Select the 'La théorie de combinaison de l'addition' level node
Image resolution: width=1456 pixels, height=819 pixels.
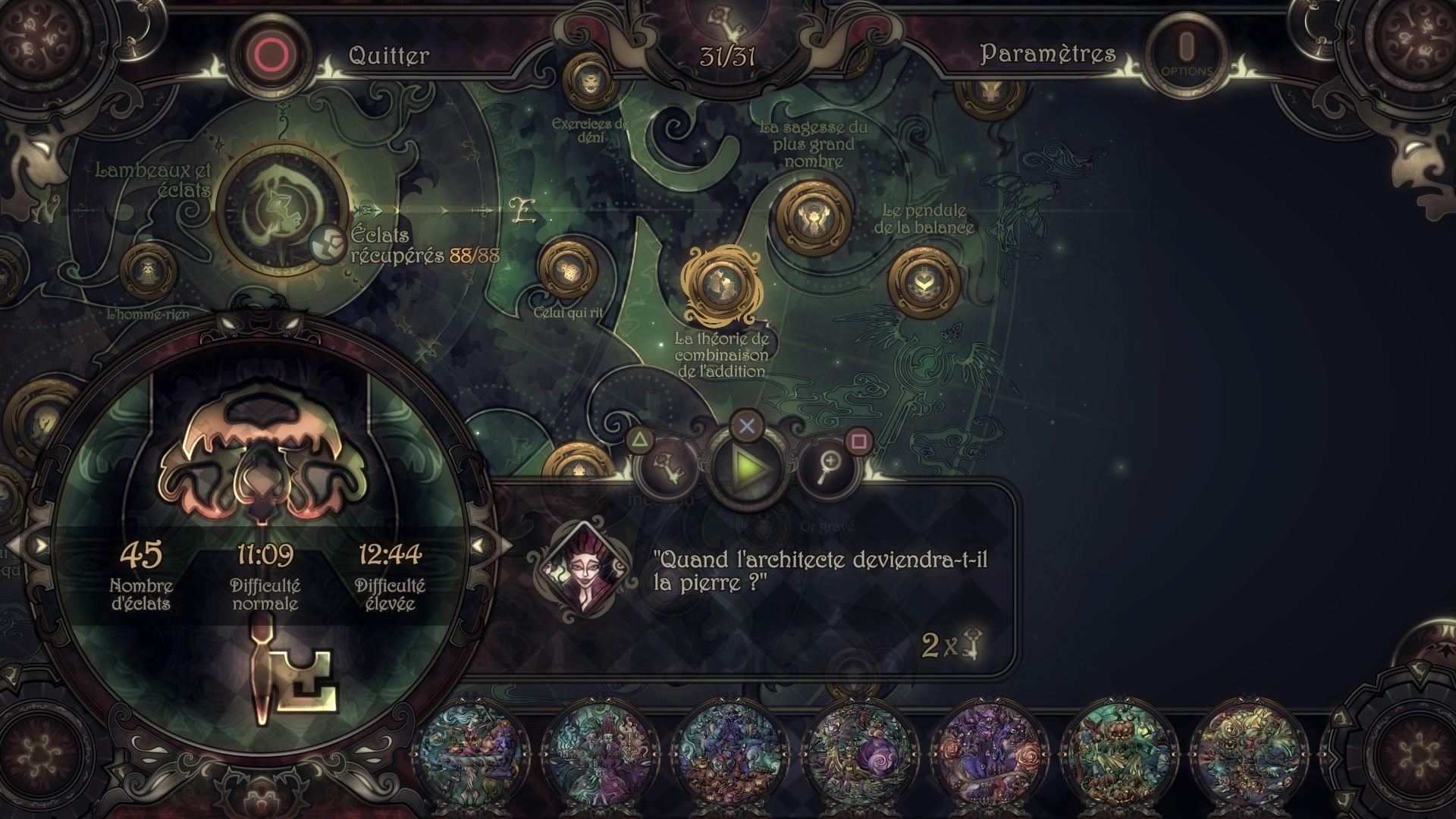tap(720, 284)
